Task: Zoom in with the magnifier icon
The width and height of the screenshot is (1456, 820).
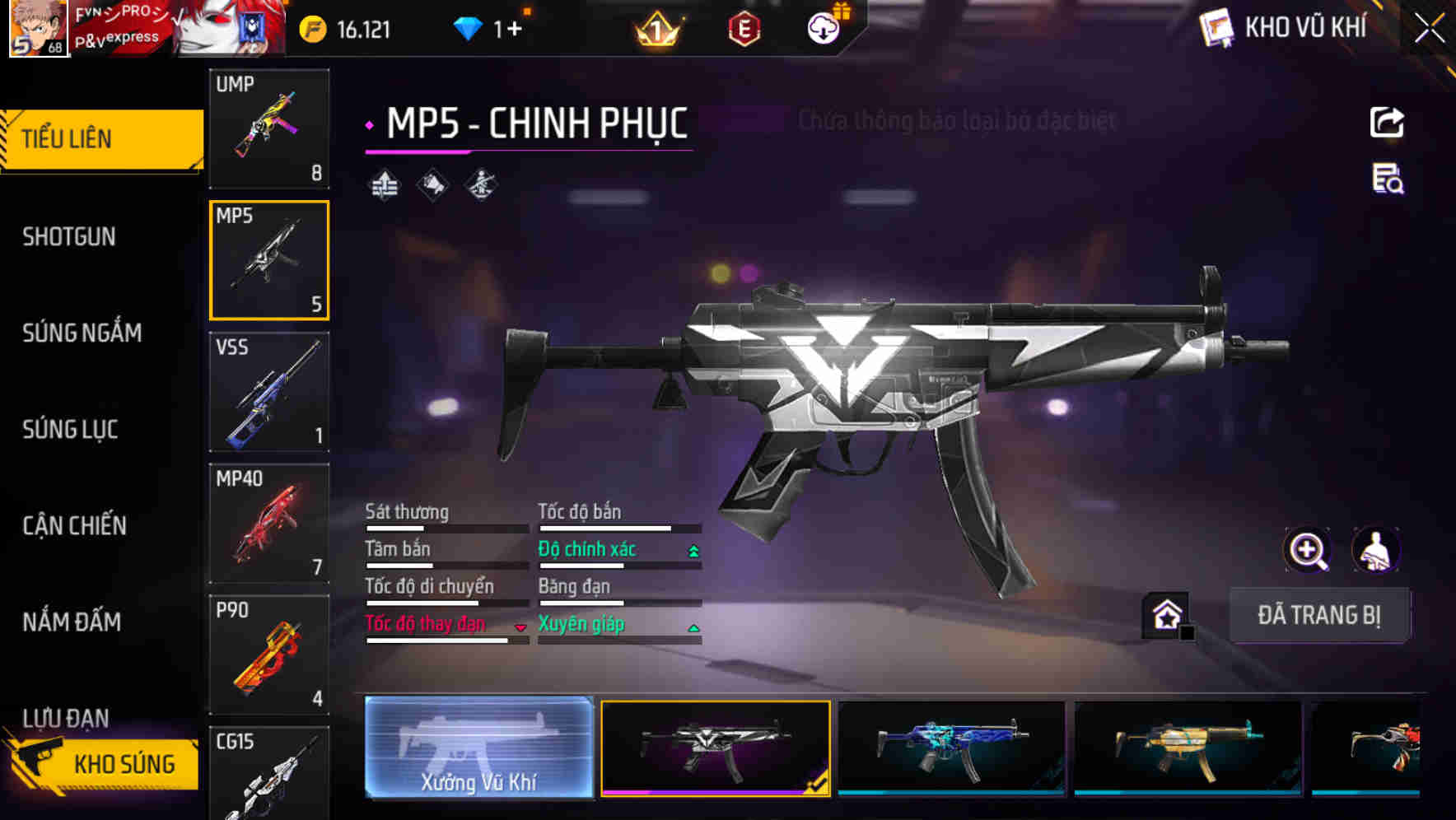Action: [x=1307, y=550]
